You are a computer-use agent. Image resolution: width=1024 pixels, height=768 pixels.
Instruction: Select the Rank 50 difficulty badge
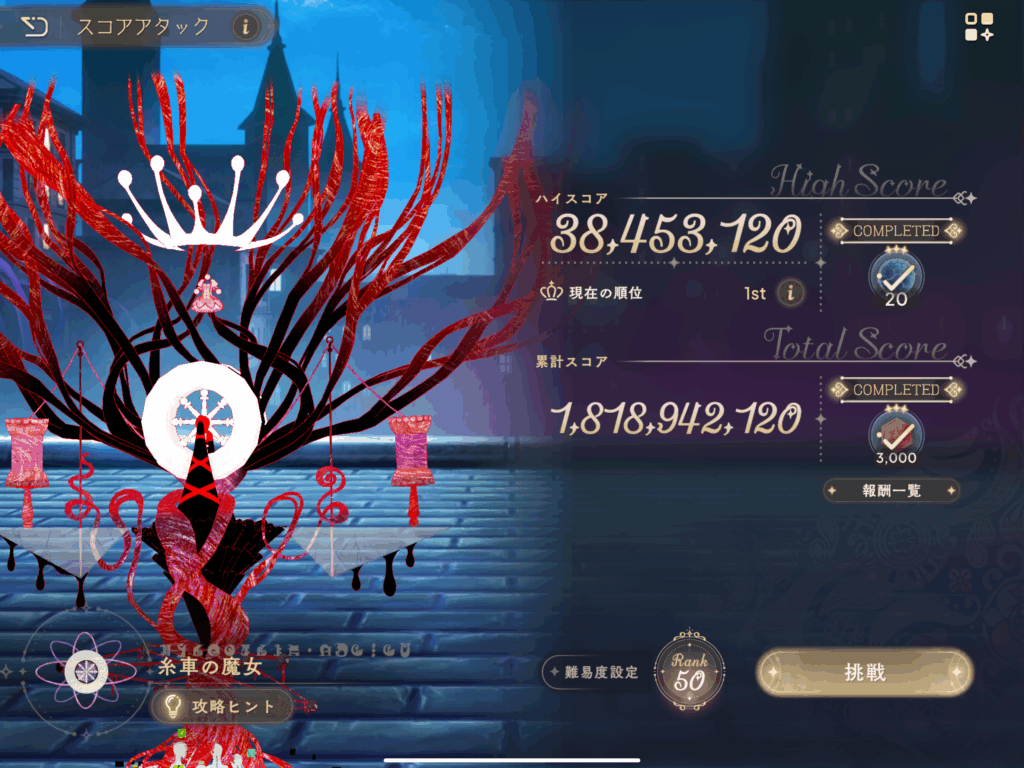pyautogui.click(x=689, y=671)
